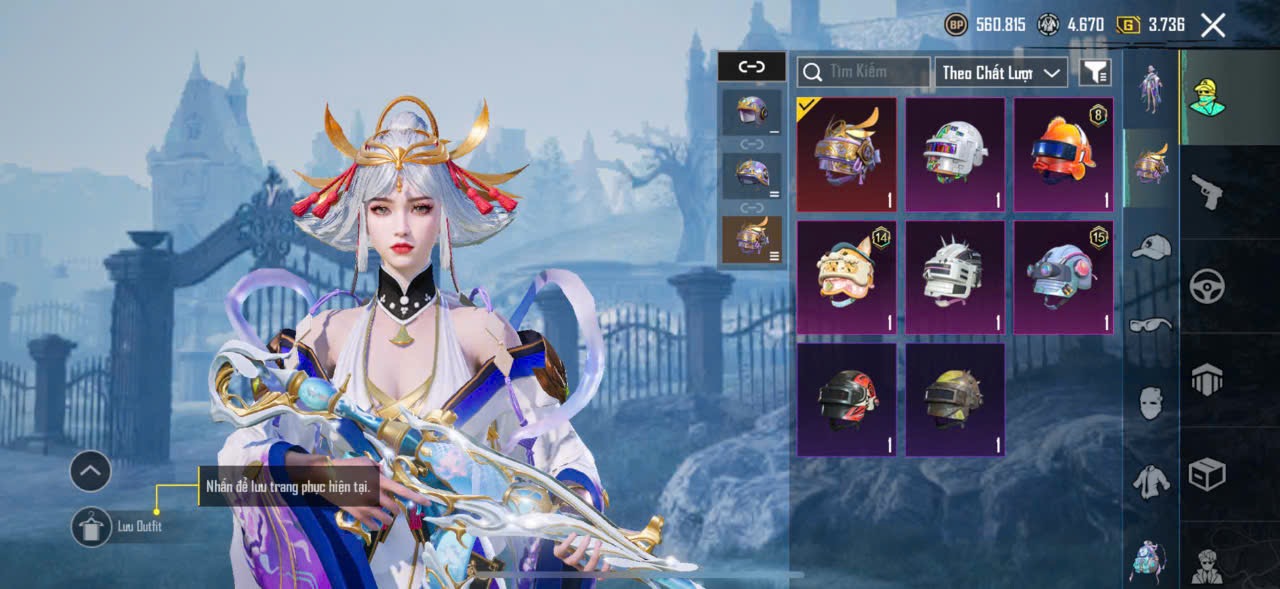Open the steering wheel vehicle category
This screenshot has height=589, width=1280.
[x=1207, y=287]
